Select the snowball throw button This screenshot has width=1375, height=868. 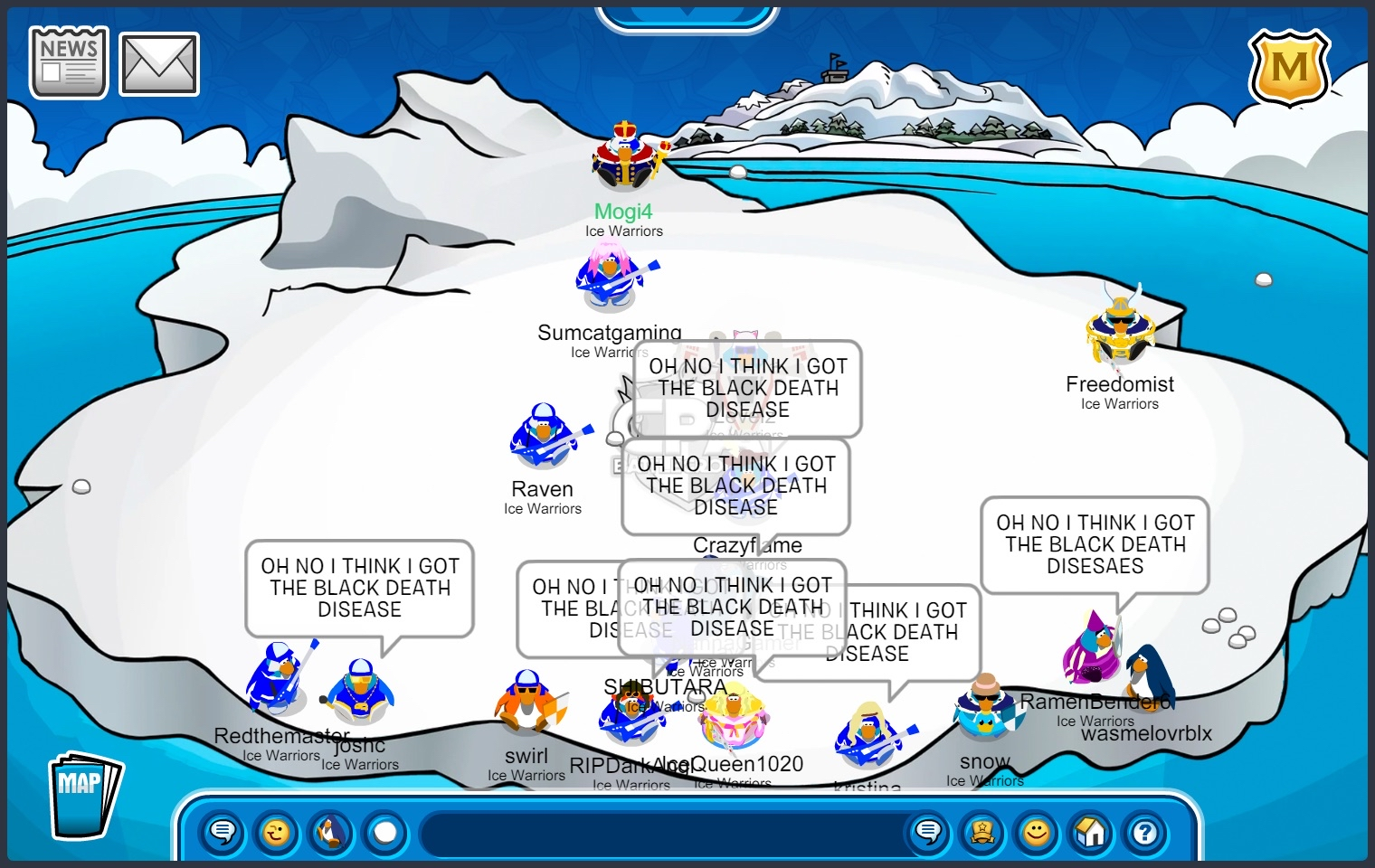tap(385, 831)
